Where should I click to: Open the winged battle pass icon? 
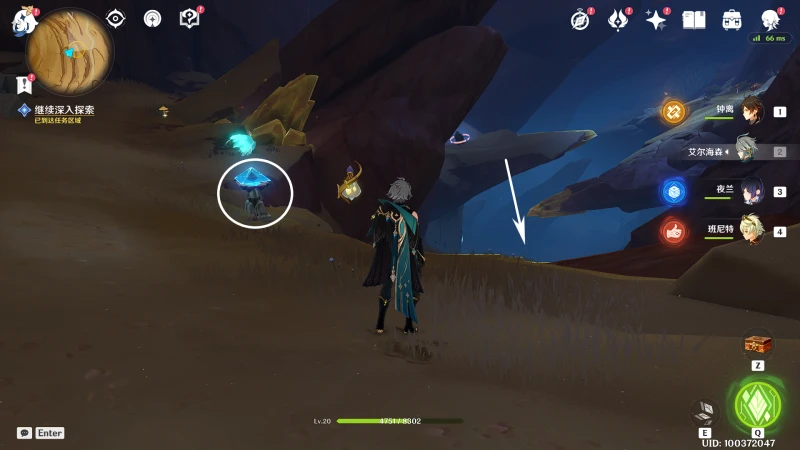pyautogui.click(x=618, y=19)
